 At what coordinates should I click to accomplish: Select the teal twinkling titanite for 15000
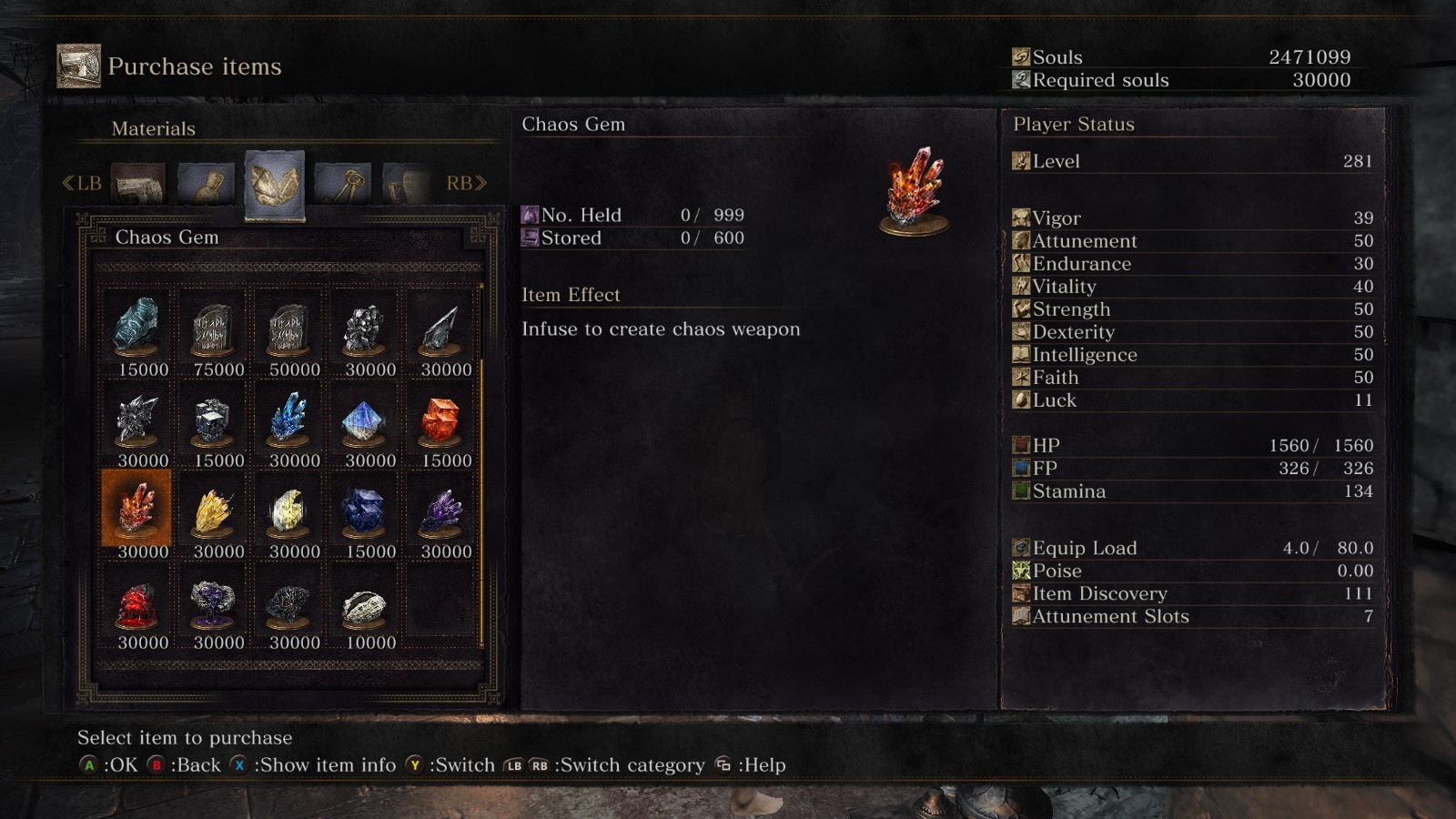point(136,329)
